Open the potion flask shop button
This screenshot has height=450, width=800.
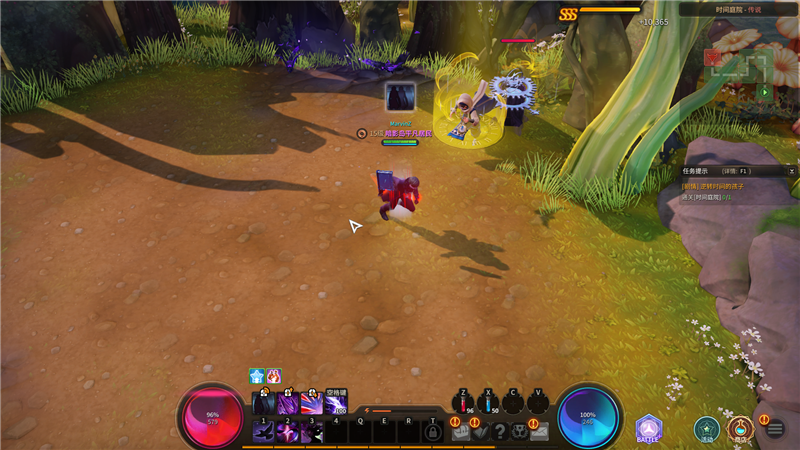pyautogui.click(x=739, y=428)
